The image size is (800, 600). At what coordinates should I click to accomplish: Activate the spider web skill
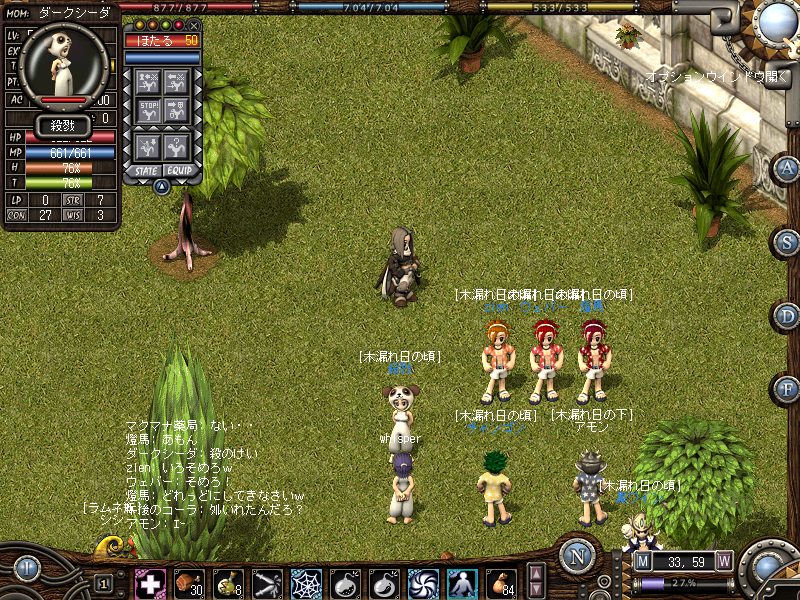coord(305,583)
